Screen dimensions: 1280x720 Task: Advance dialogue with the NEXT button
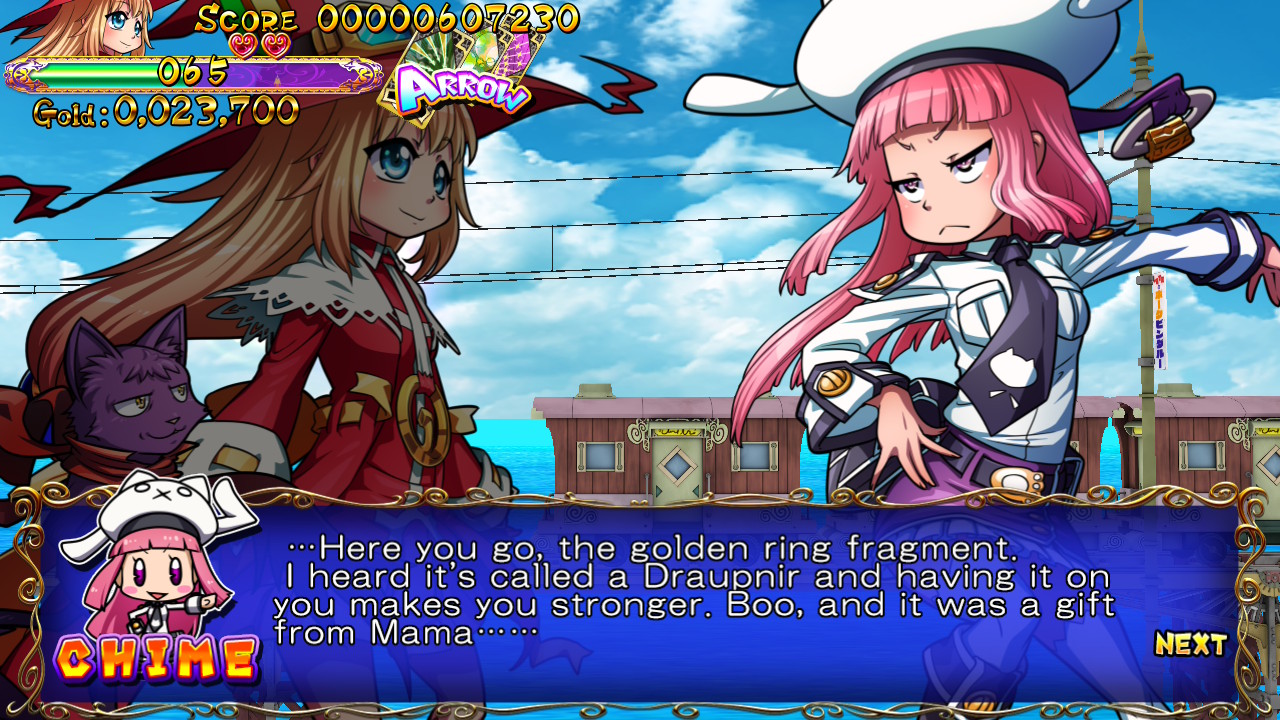(1190, 644)
